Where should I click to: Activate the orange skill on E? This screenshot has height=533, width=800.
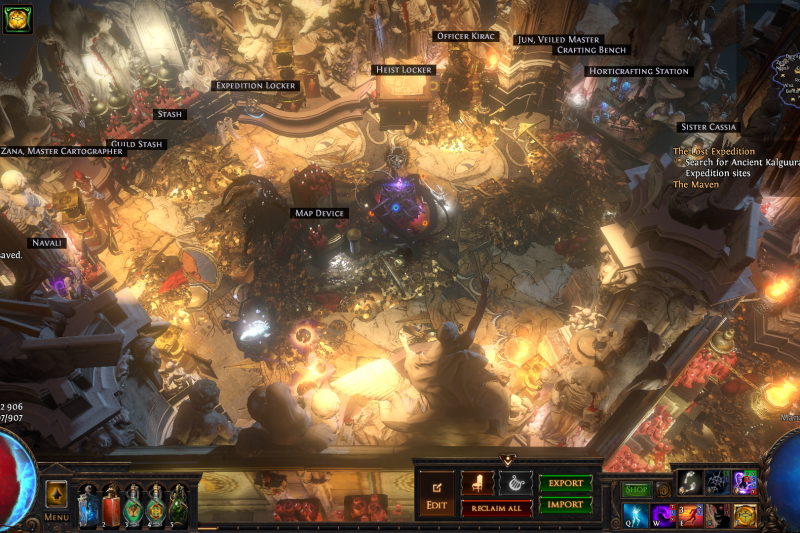(x=691, y=514)
